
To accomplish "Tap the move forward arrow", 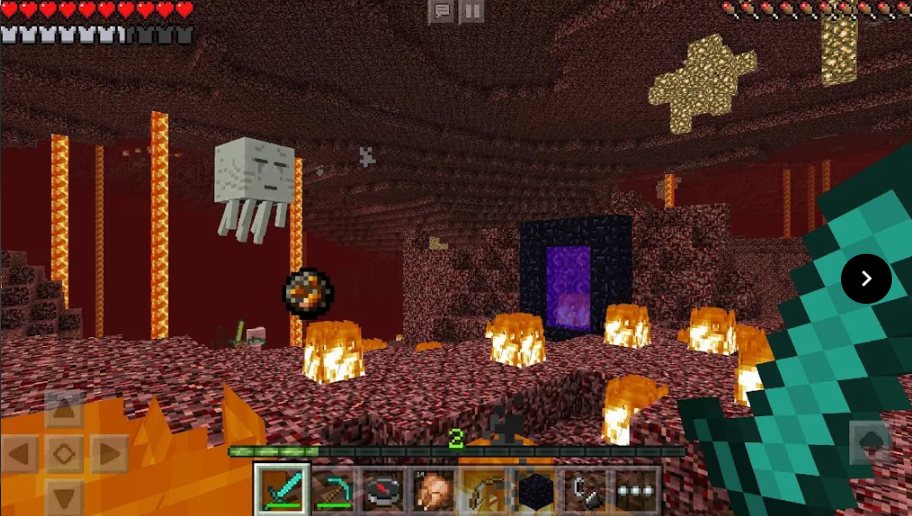I will (x=63, y=410).
